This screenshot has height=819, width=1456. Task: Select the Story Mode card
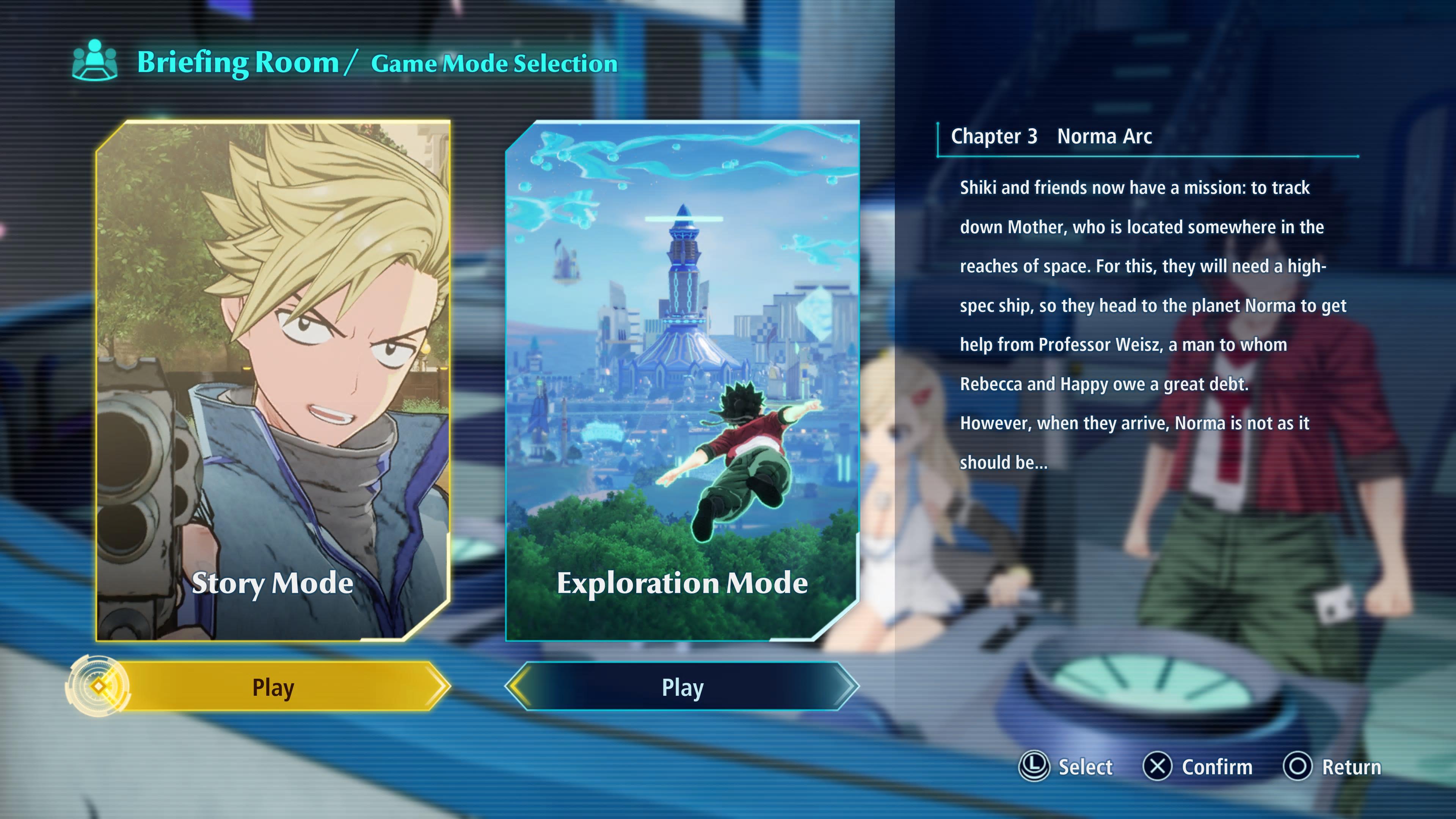click(x=273, y=380)
